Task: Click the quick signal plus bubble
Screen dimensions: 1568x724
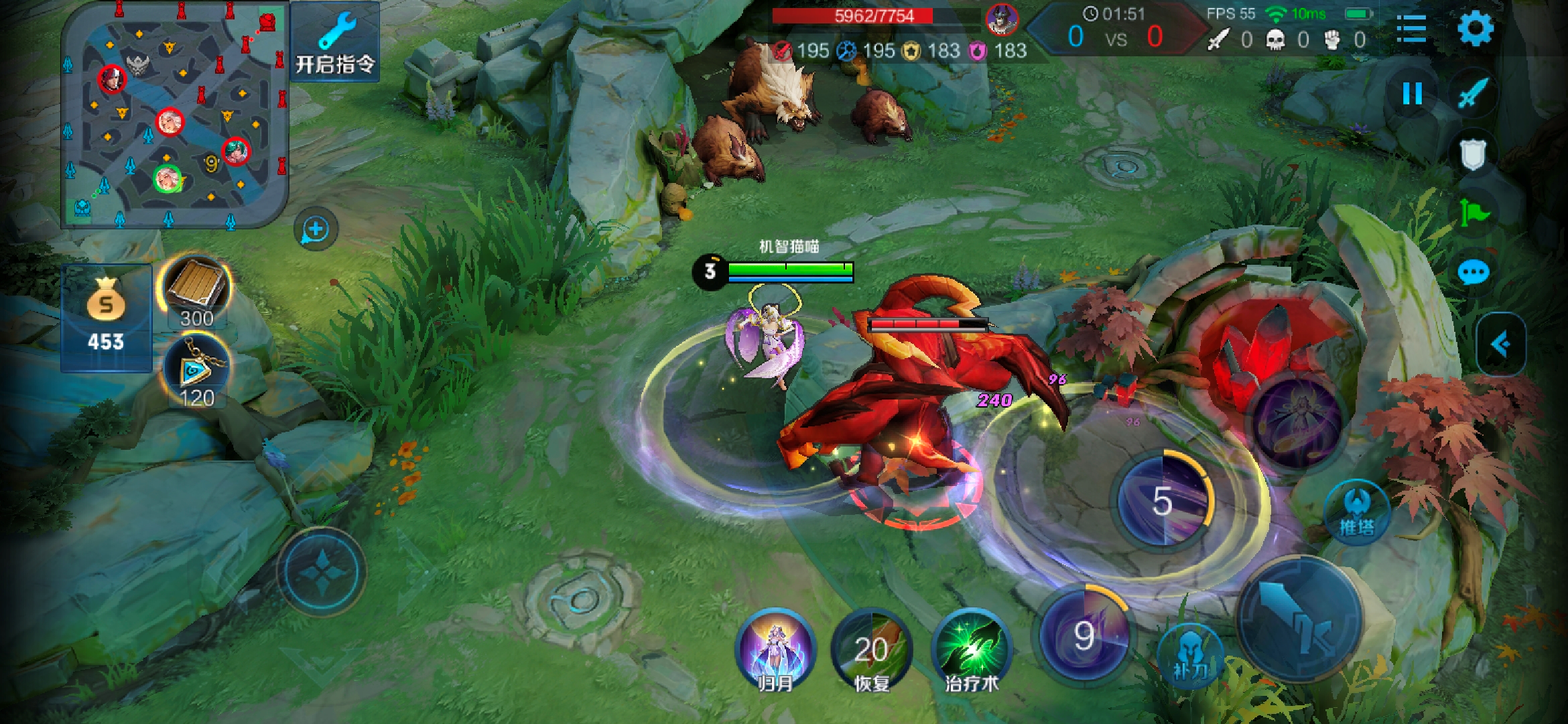Action: click(x=316, y=229)
